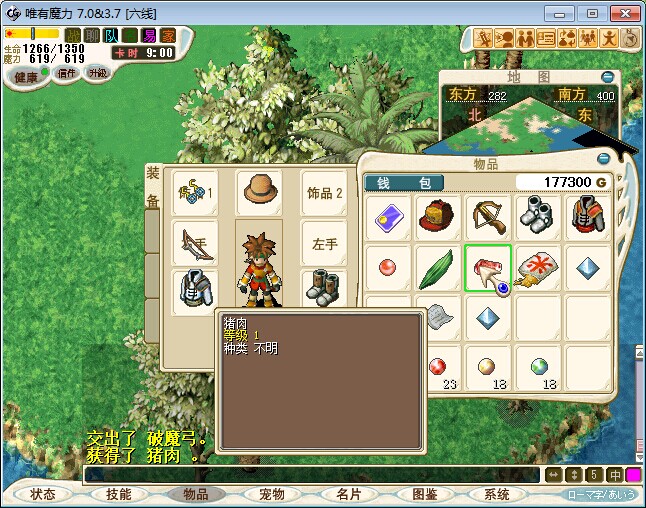
Task: Open the 状态 status menu
Action: pyautogui.click(x=43, y=494)
